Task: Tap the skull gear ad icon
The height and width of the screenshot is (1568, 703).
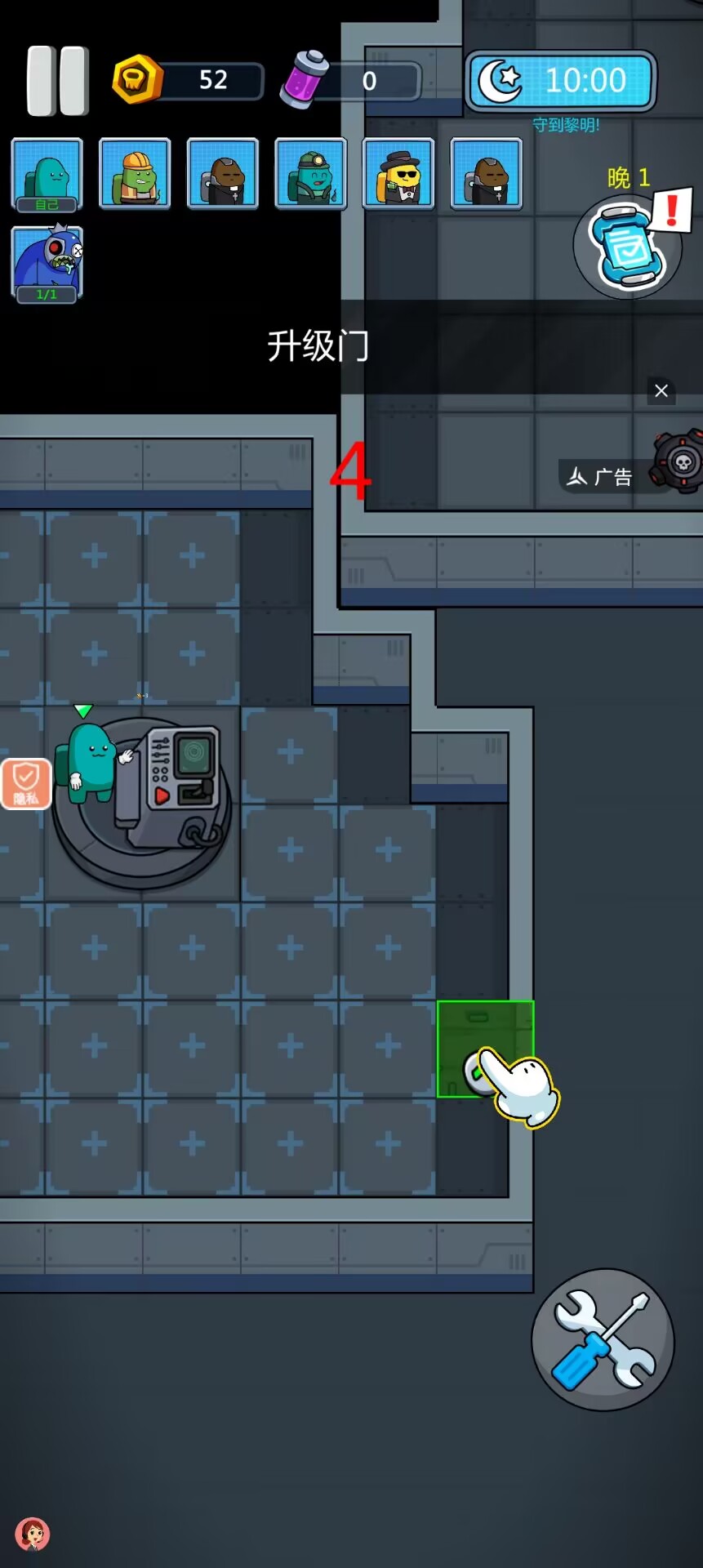Action: (x=681, y=463)
